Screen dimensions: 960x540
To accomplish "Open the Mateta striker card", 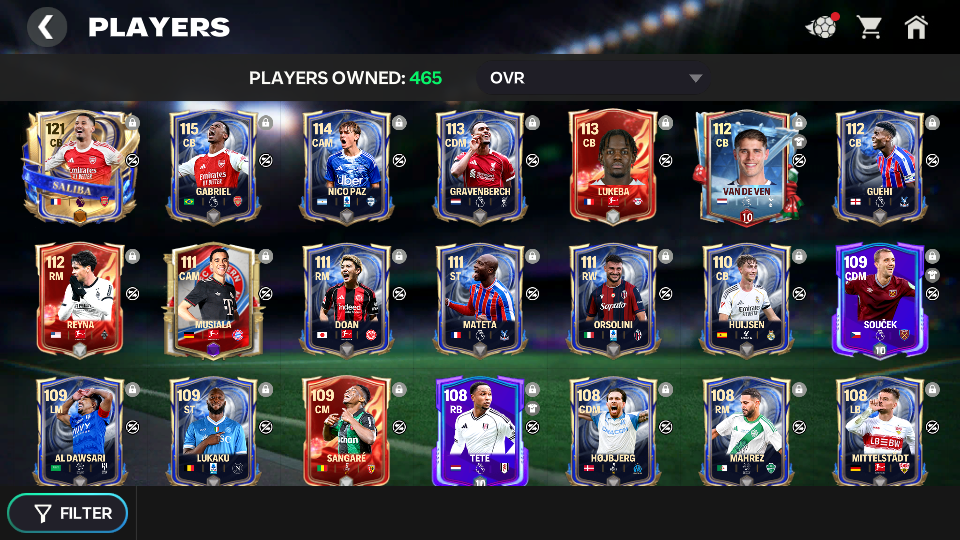I will click(x=480, y=299).
